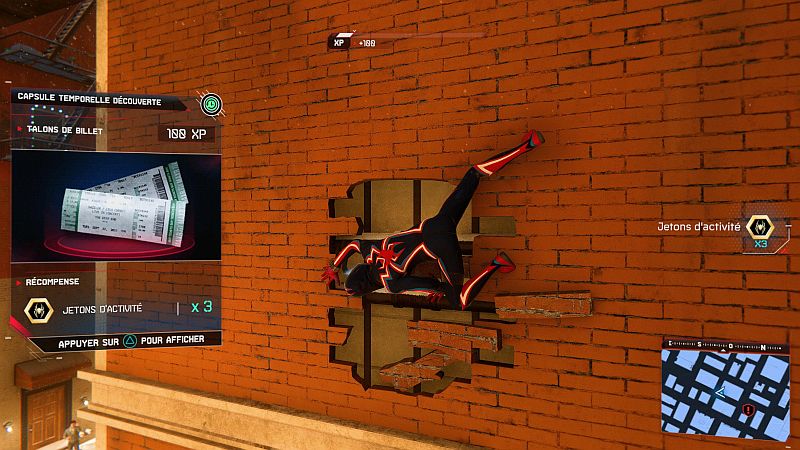The height and width of the screenshot is (450, 800).
Task: Click the activity tokens reward icon
Action: (x=38, y=309)
